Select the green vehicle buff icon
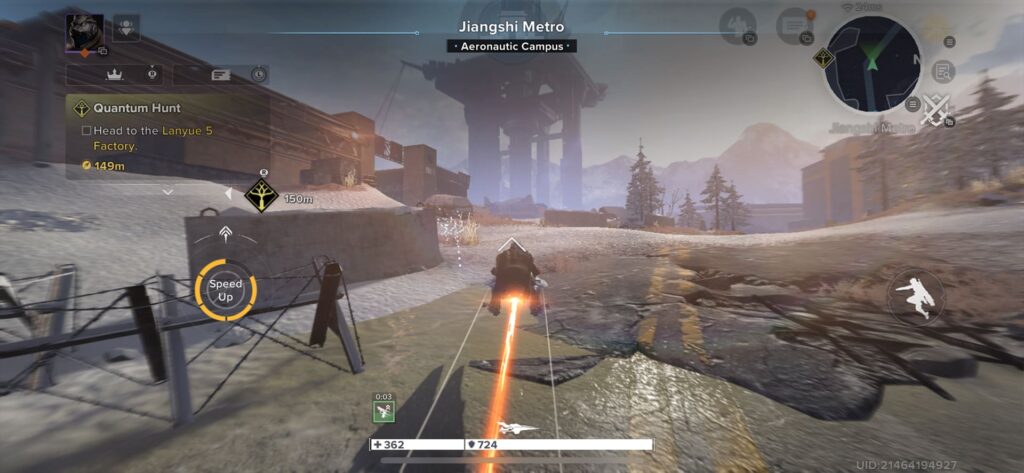 click(384, 410)
